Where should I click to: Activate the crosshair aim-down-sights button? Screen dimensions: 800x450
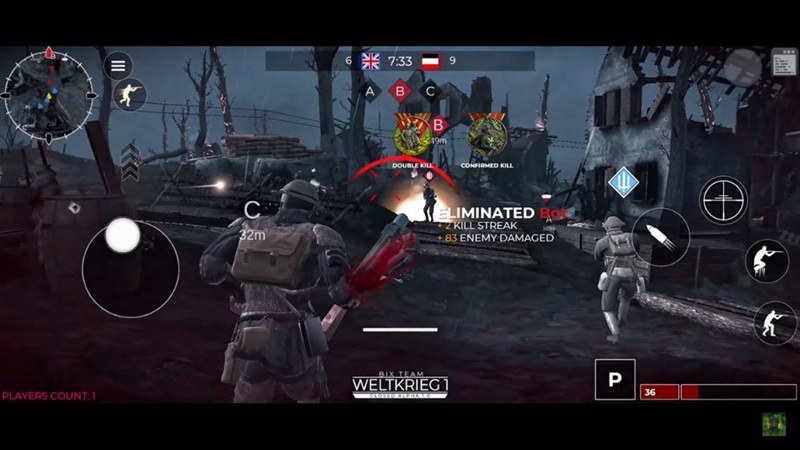[x=723, y=200]
